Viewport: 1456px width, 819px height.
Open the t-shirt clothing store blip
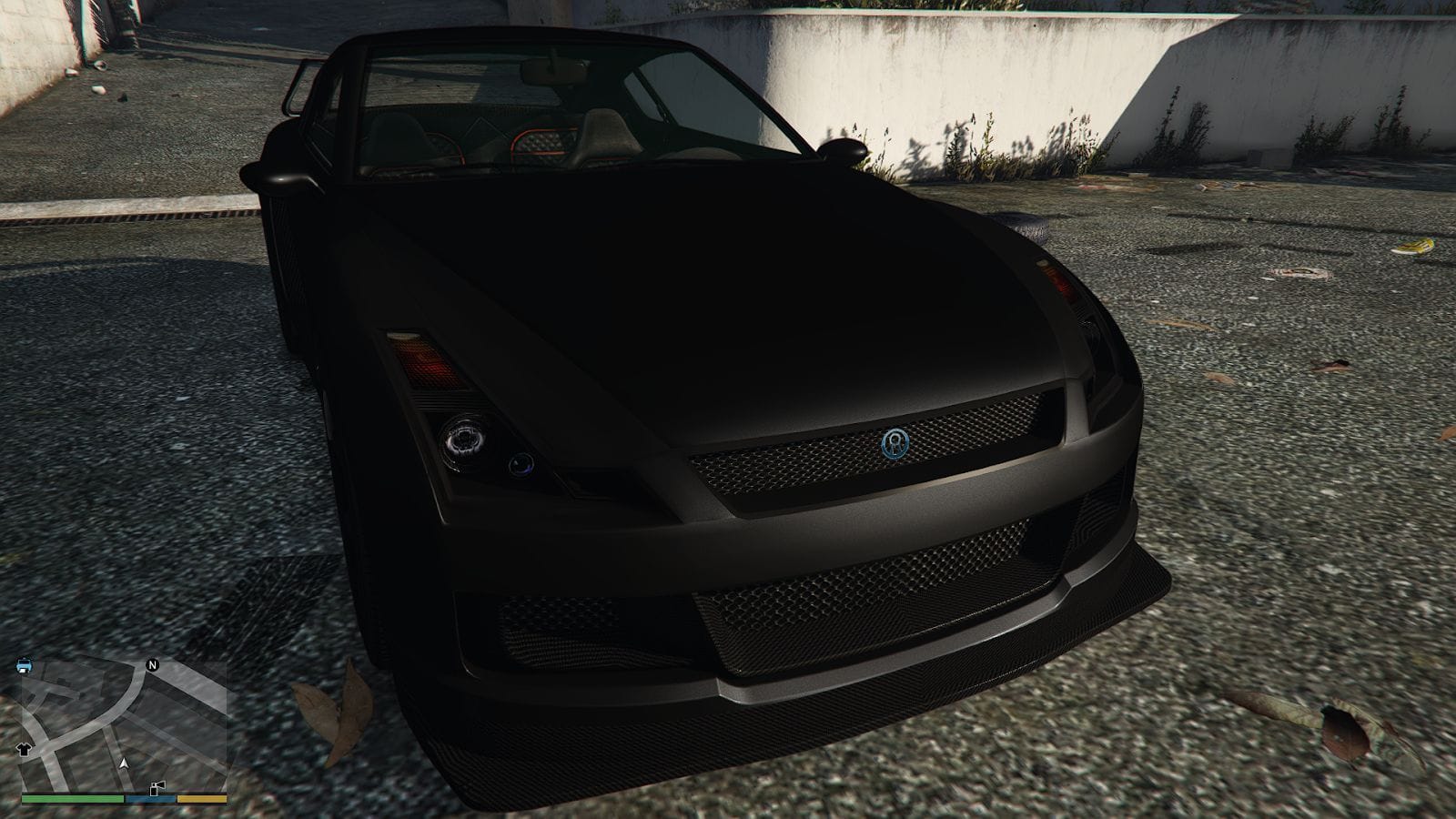(24, 750)
